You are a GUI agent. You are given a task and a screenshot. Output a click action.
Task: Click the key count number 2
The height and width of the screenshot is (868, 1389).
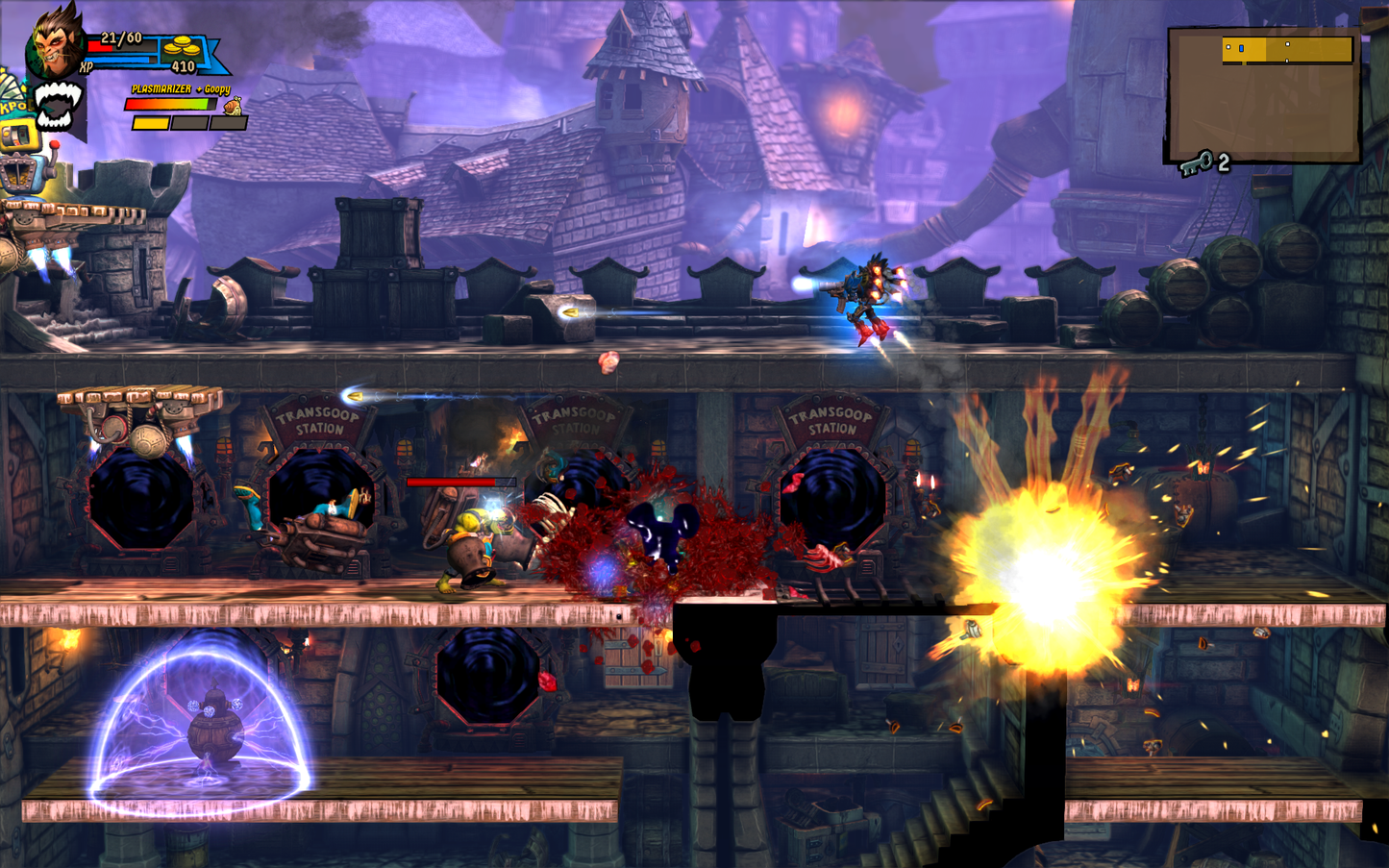pos(1223,163)
